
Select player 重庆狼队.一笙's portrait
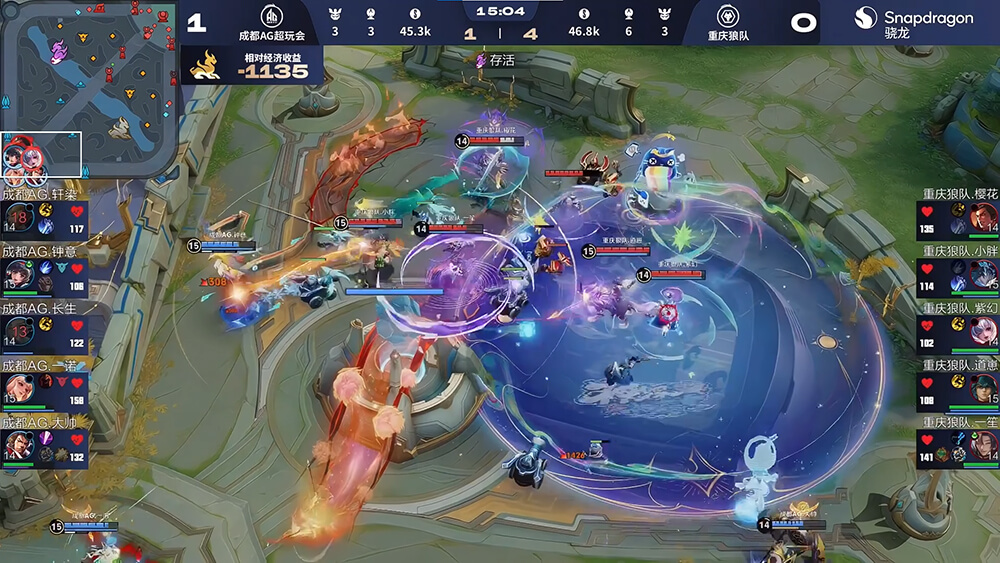point(983,445)
